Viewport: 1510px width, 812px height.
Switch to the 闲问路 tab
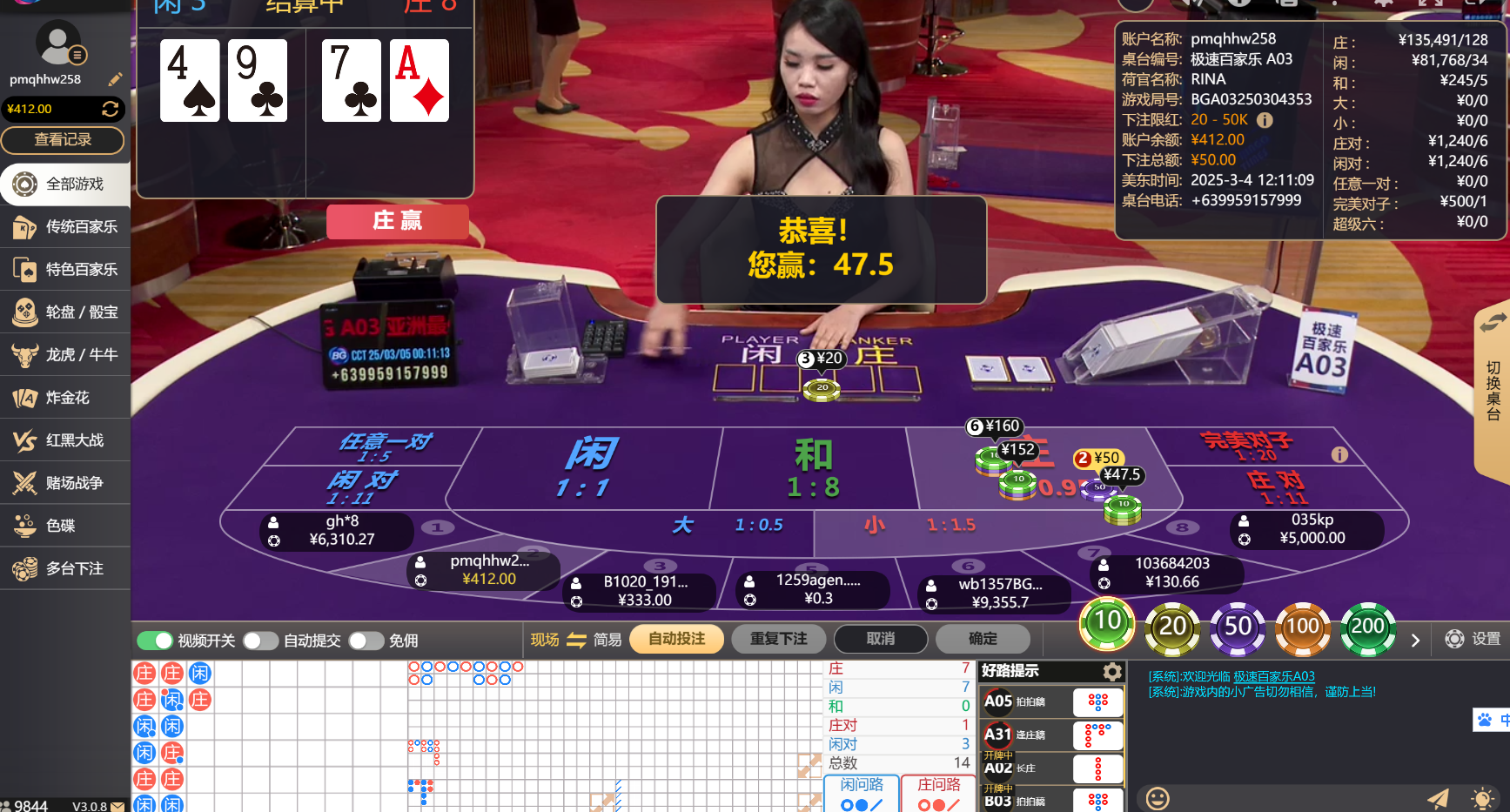pos(860,784)
